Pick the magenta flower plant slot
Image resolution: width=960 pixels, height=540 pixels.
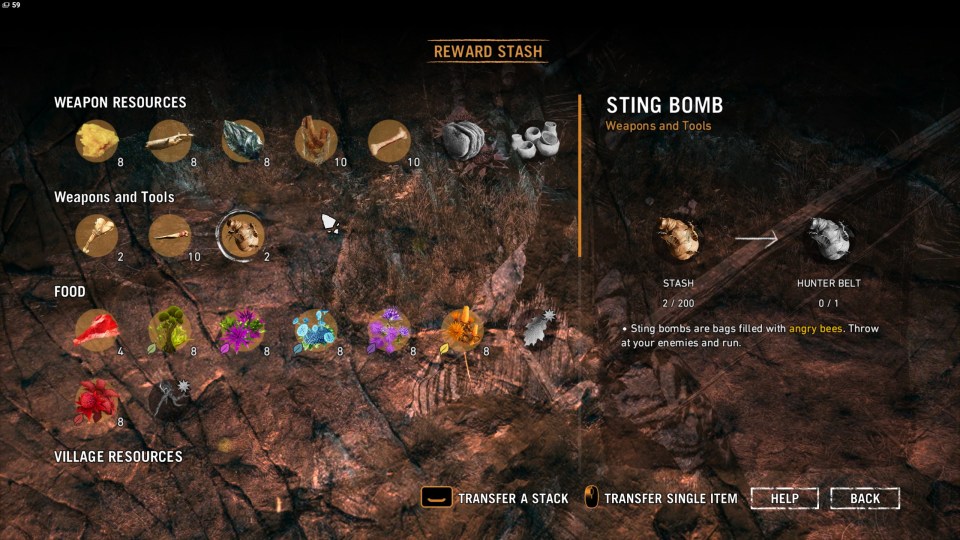242,330
